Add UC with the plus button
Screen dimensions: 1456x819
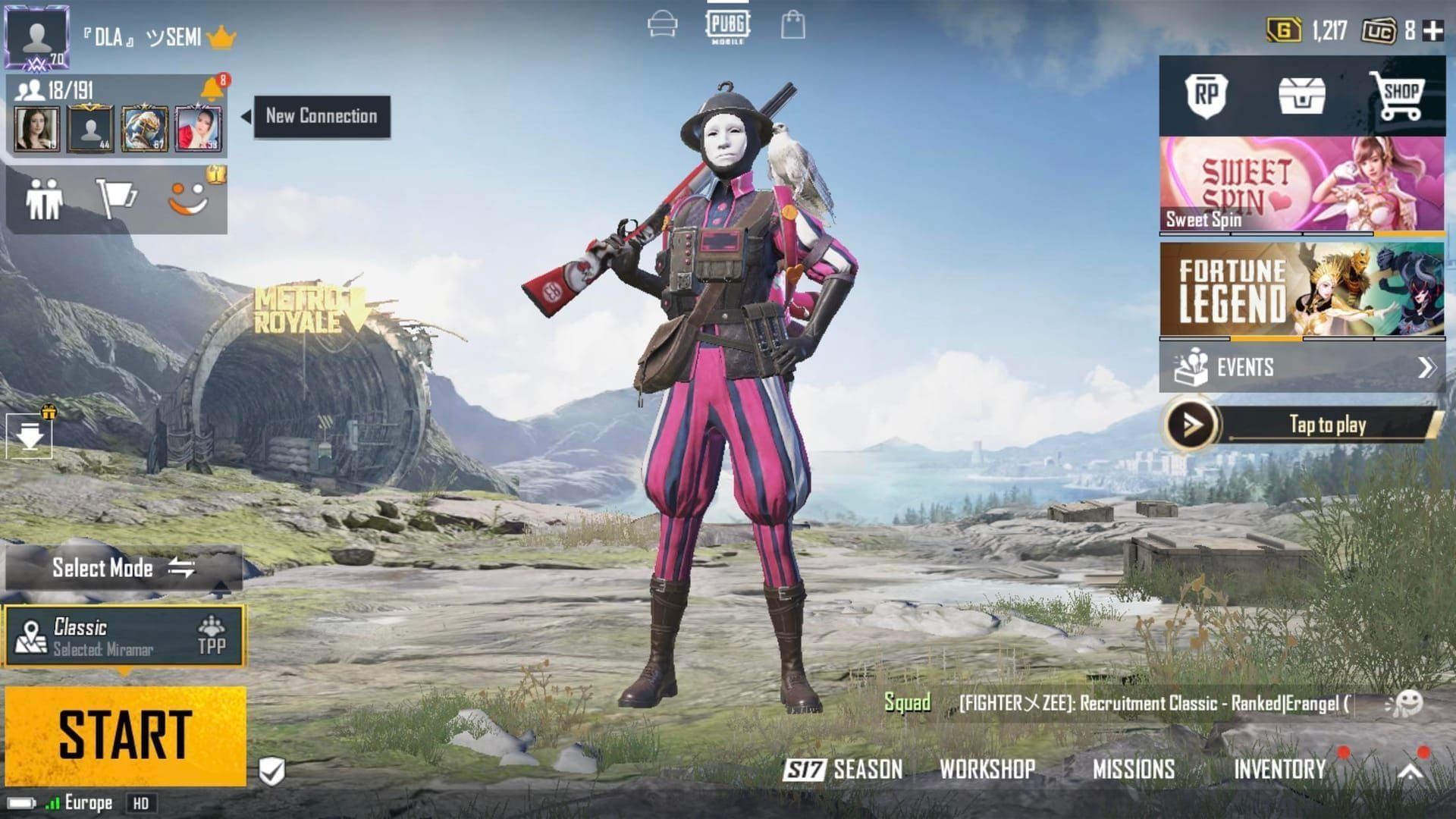1432,31
